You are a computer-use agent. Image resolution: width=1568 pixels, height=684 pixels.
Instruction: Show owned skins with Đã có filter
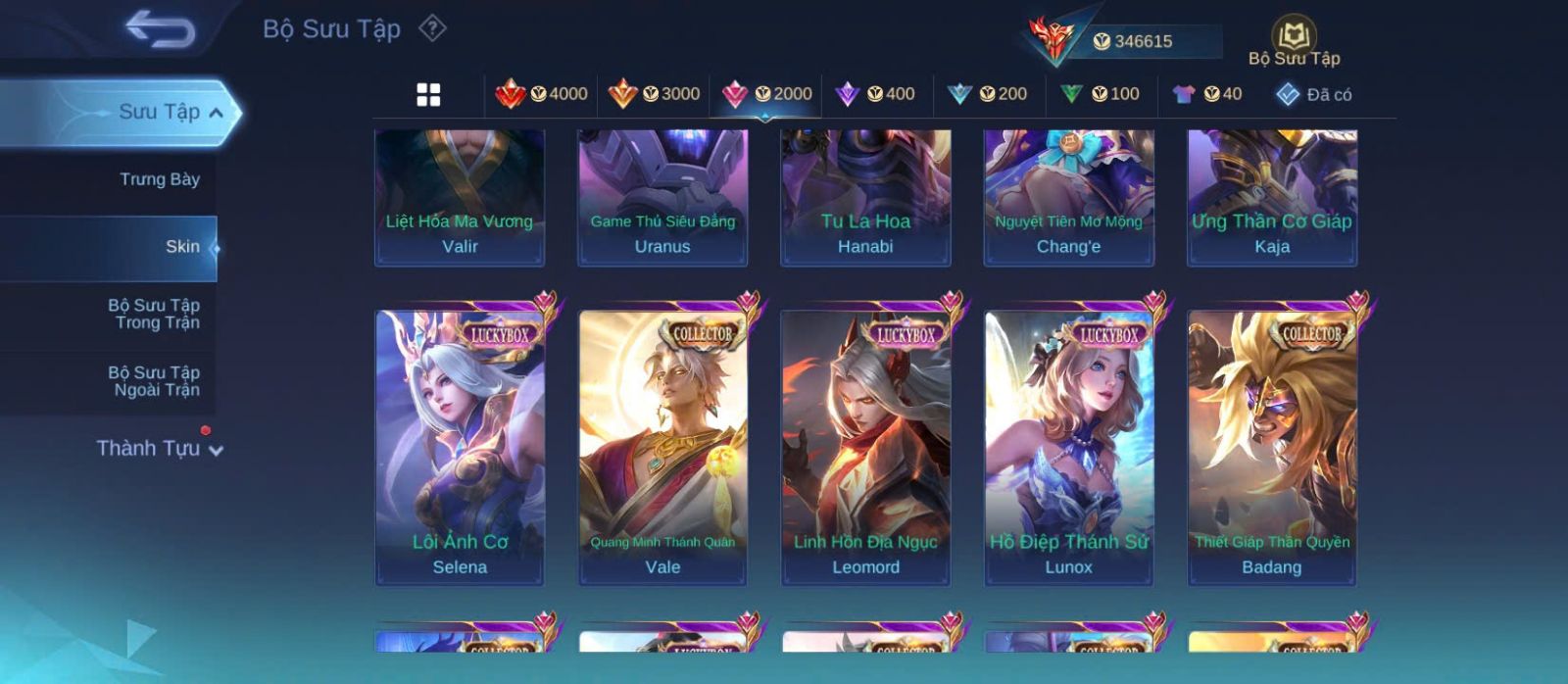1314,94
